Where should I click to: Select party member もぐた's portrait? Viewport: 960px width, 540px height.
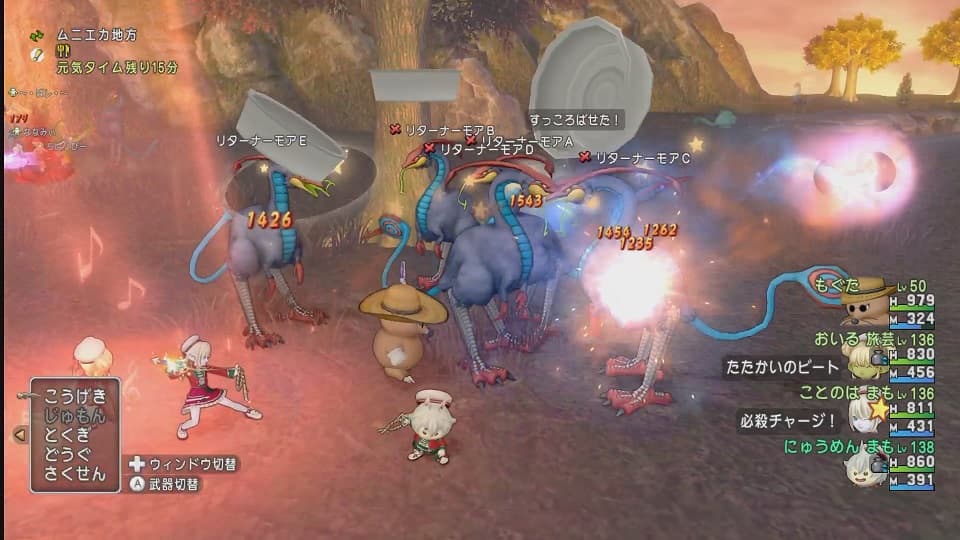coord(865,300)
